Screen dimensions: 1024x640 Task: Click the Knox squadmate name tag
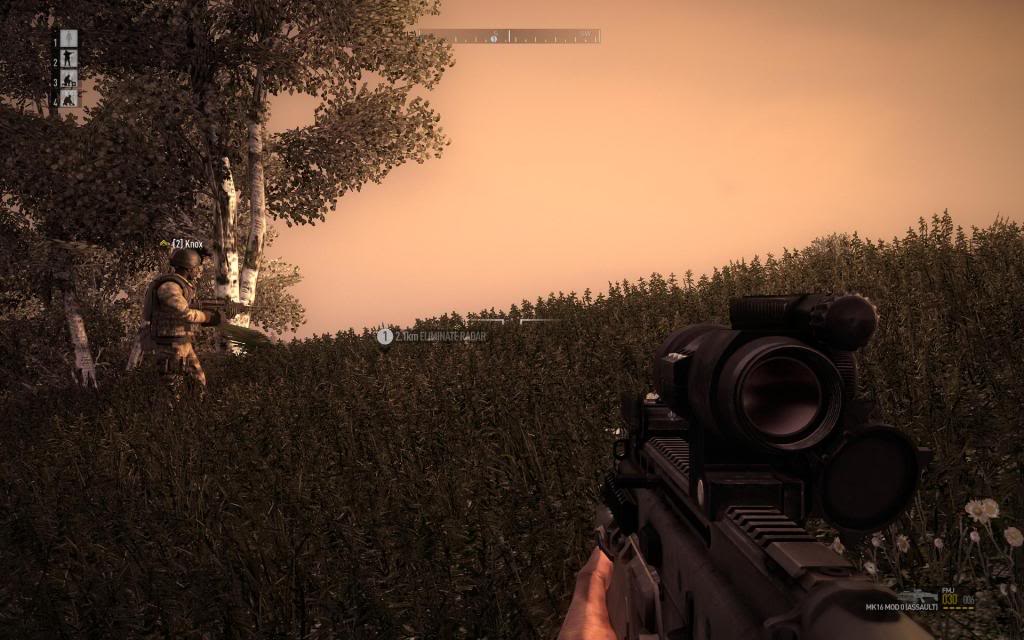(x=186, y=243)
